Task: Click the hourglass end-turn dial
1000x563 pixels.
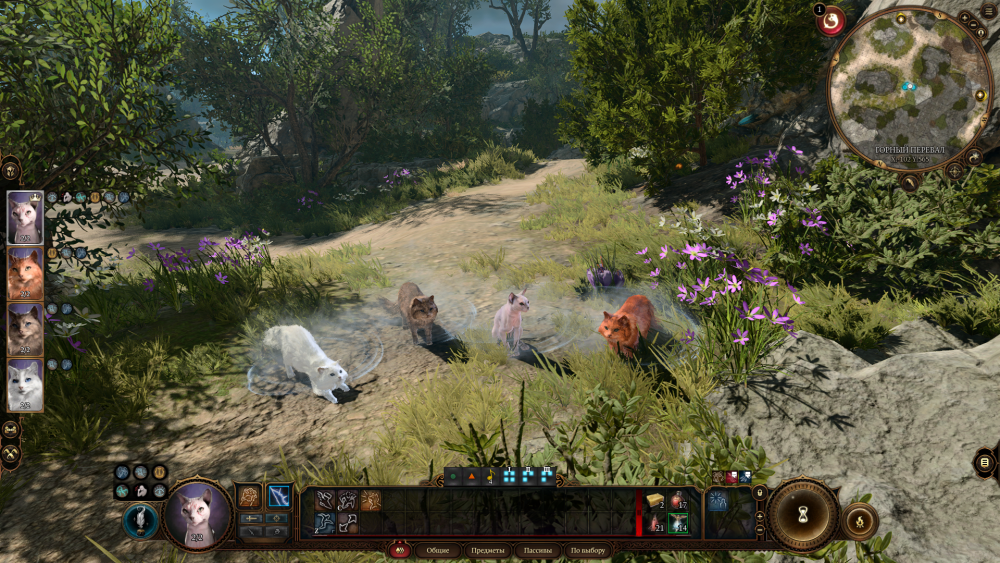Action: [802, 514]
